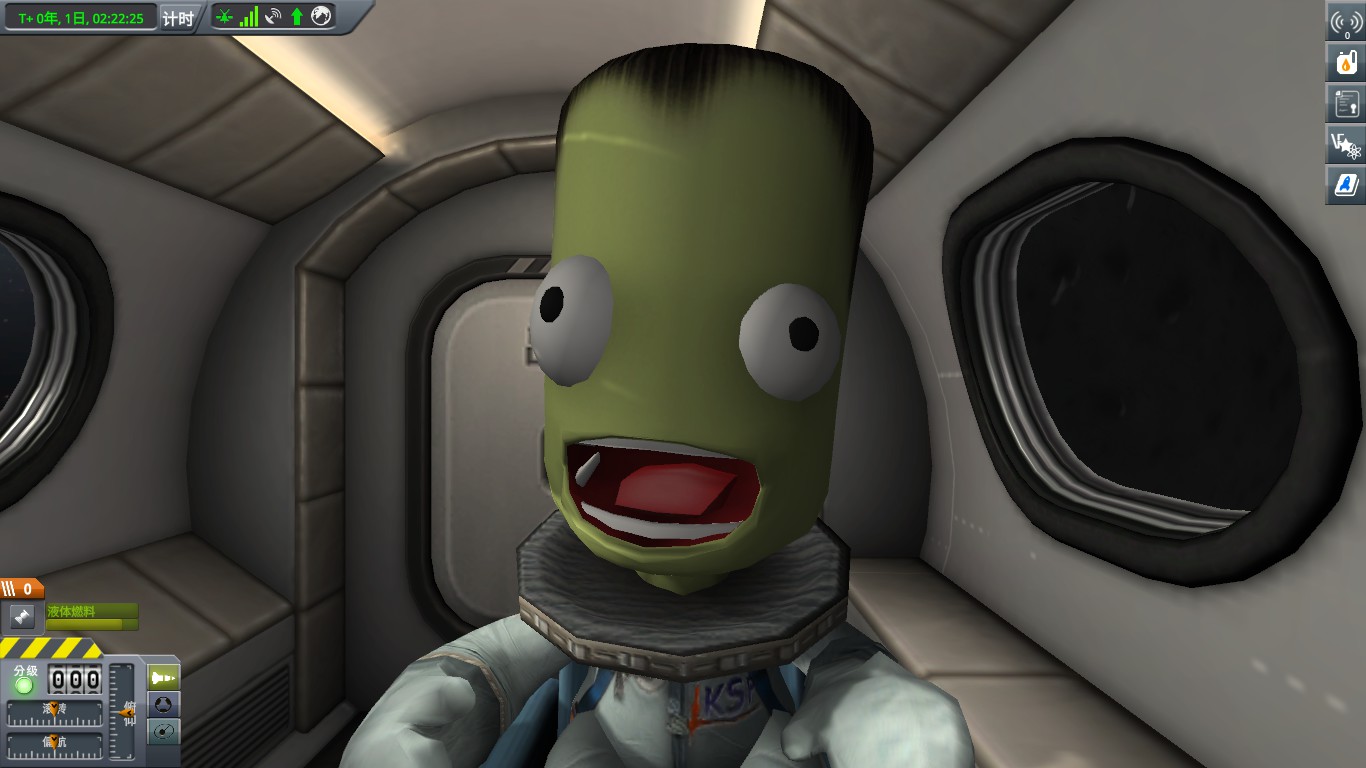Click the 计时 mission timer button
1366x768 pixels.
point(178,17)
